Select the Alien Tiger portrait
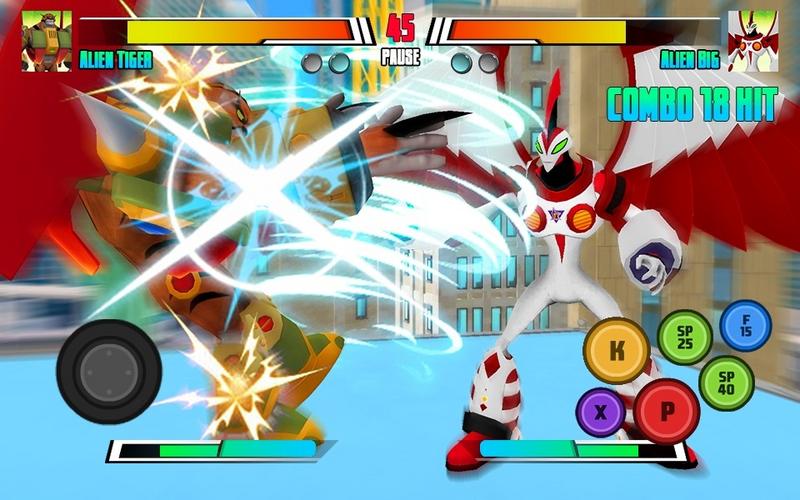Image resolution: width=800 pixels, height=500 pixels. pos(47,40)
